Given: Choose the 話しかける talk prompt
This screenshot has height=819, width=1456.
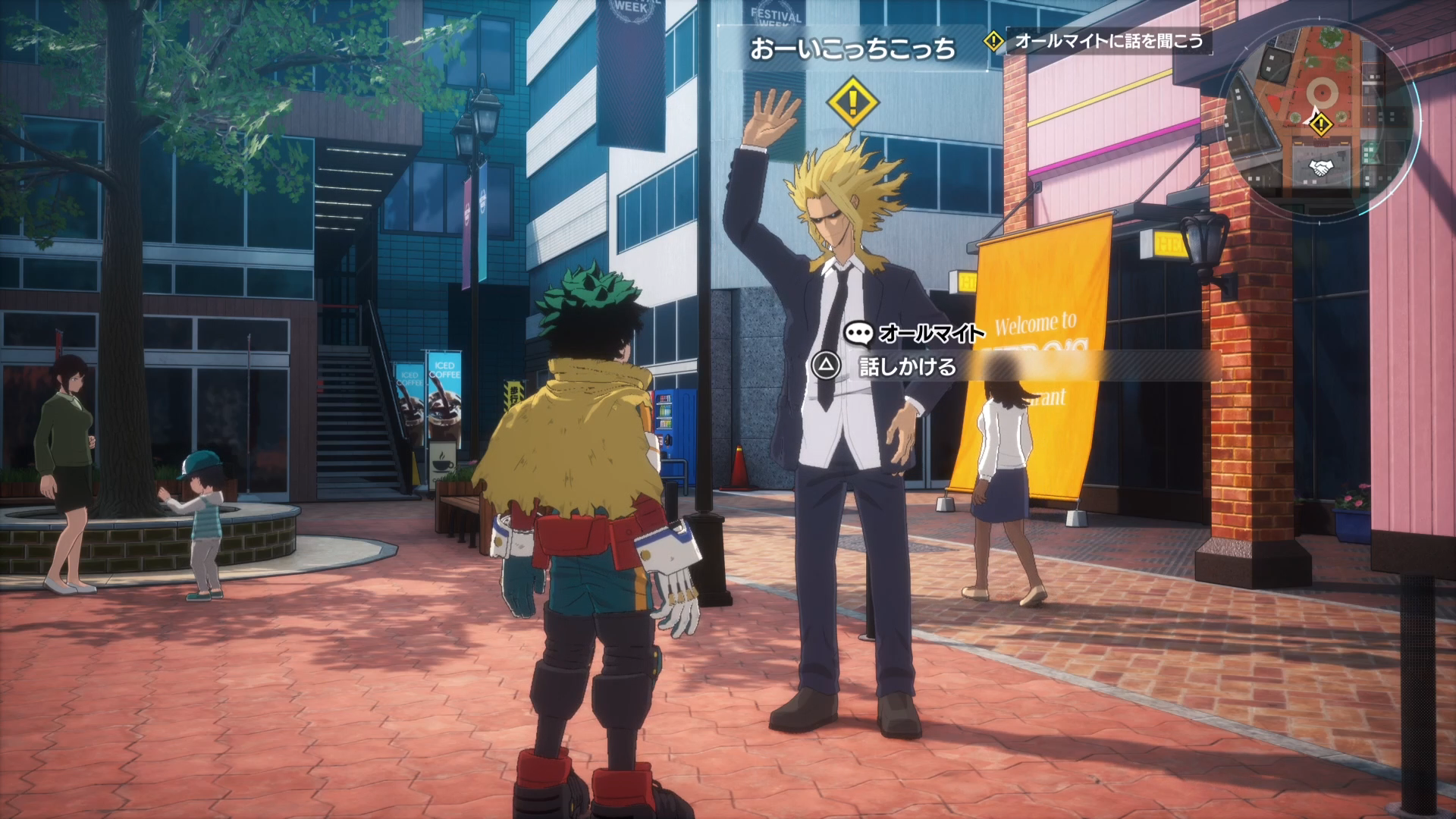Looking at the screenshot, I should point(907,367).
